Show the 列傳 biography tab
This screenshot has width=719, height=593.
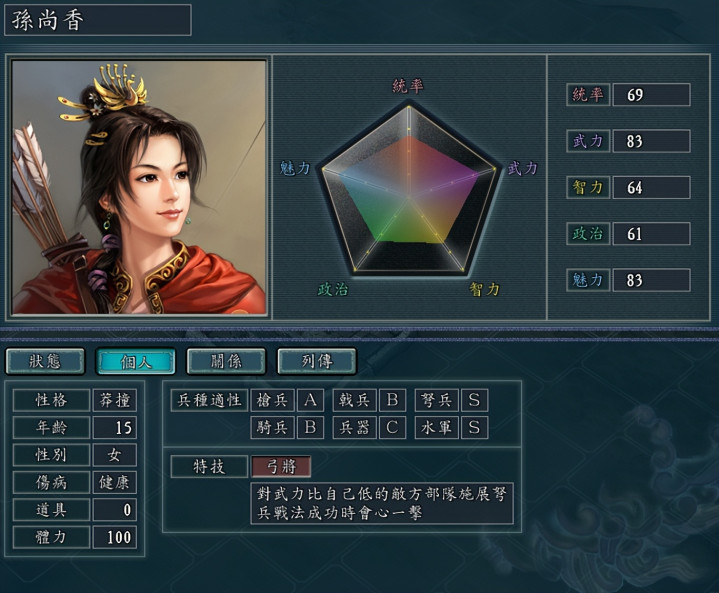tap(316, 361)
